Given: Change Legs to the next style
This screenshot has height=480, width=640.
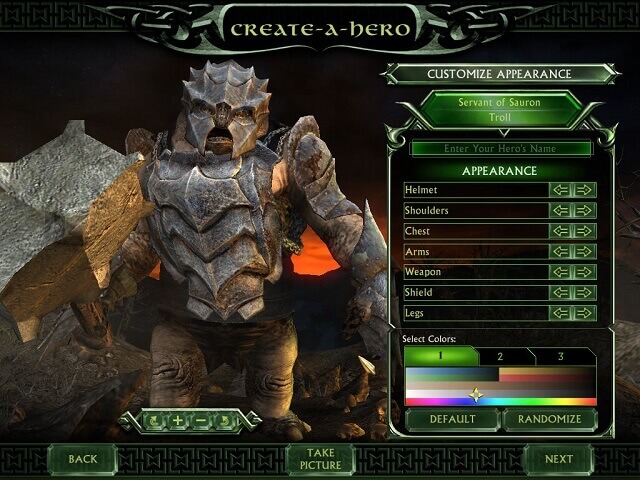Looking at the screenshot, I should tap(585, 313).
